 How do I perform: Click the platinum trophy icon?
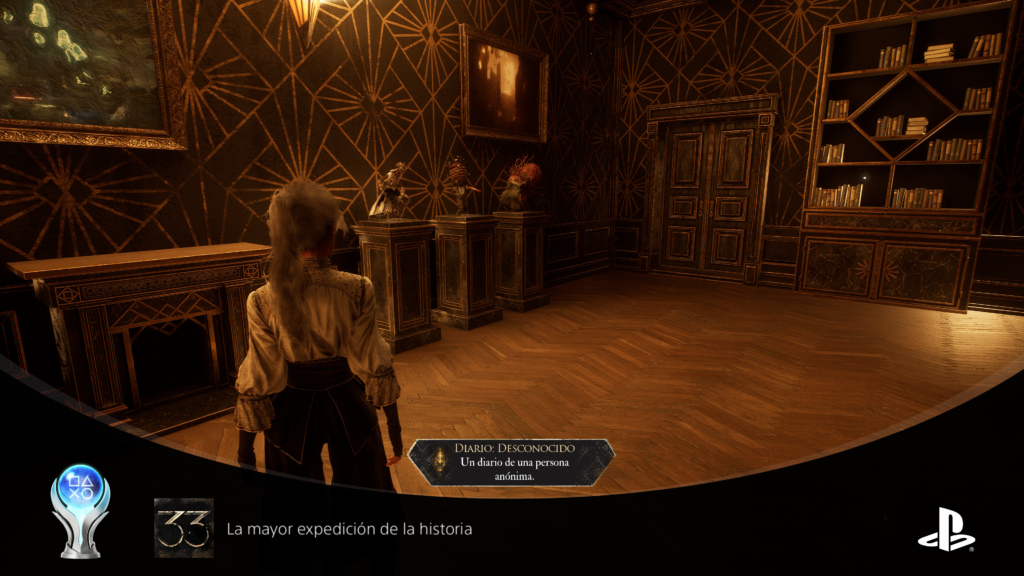click(80, 510)
